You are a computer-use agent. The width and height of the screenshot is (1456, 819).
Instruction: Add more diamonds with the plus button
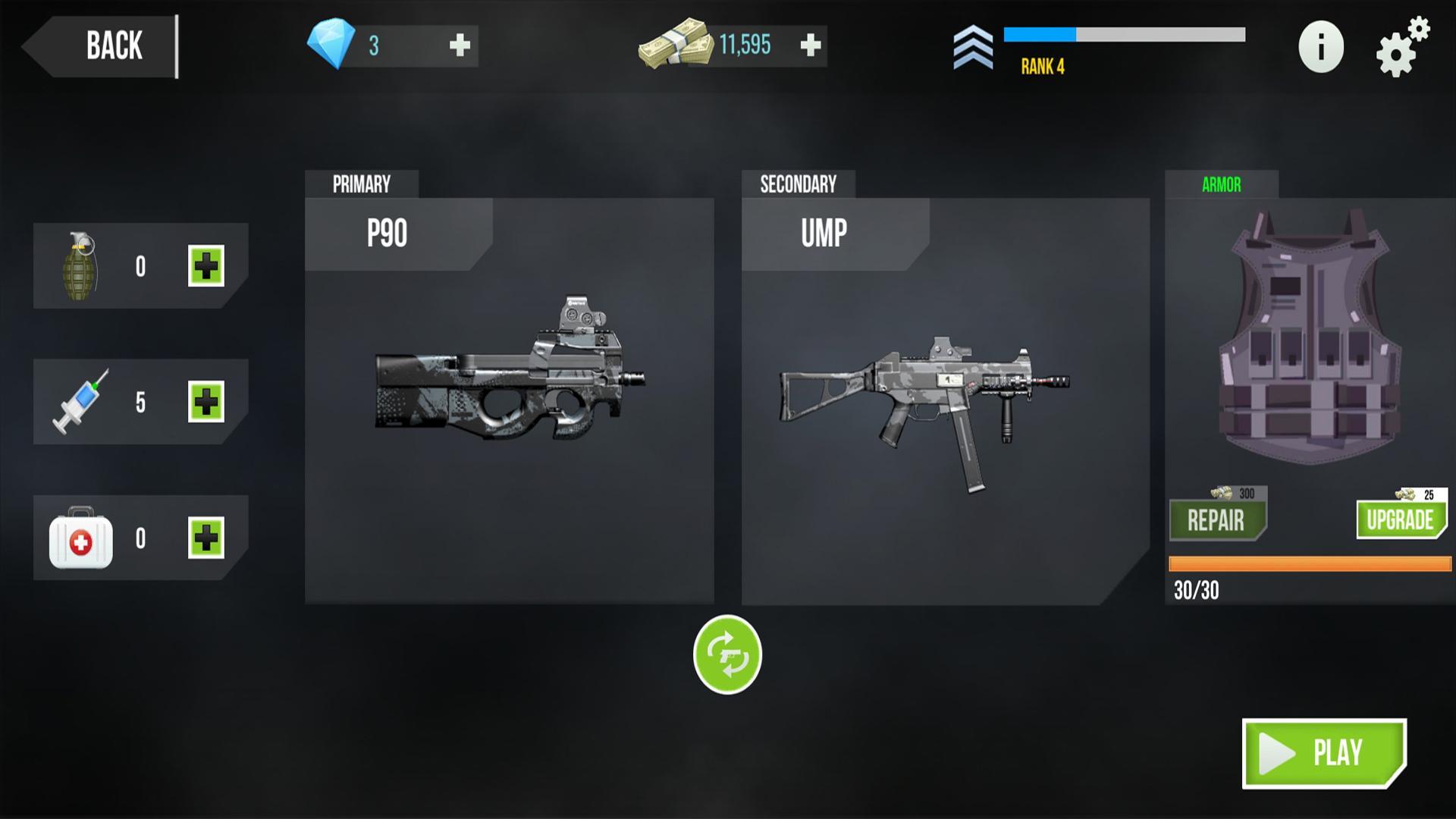(460, 45)
